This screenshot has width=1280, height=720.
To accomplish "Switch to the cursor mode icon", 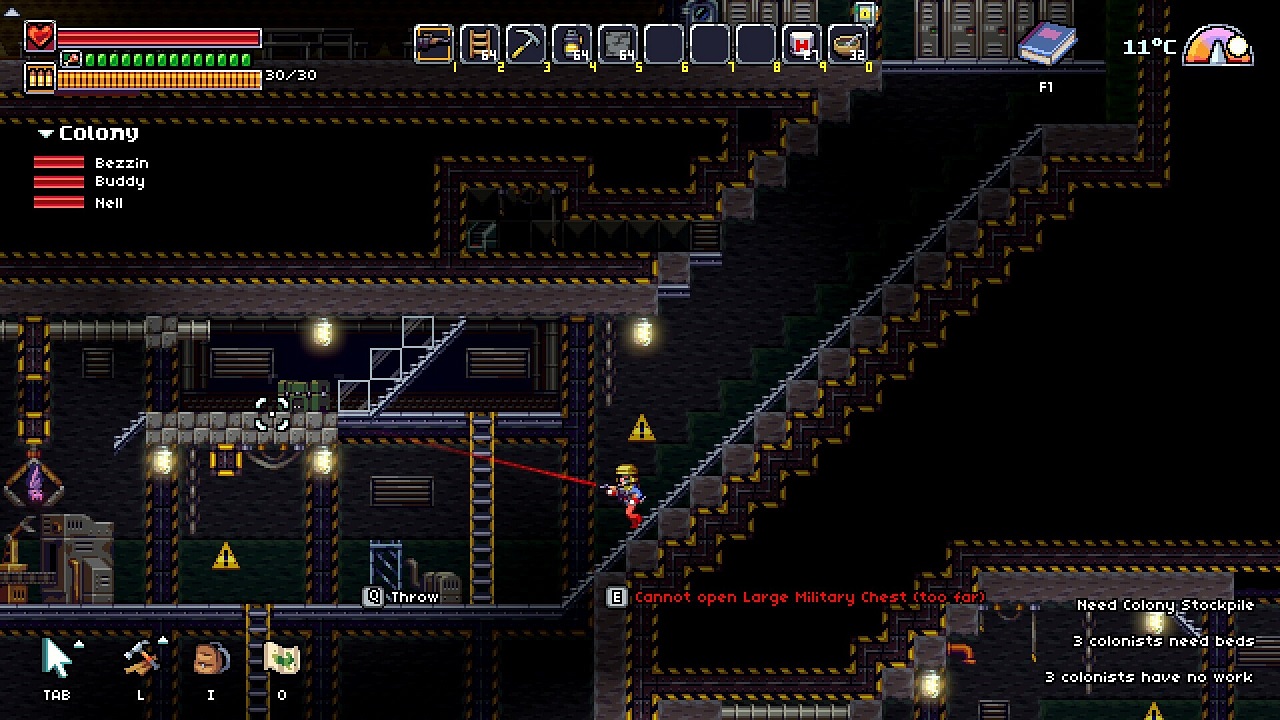I will click(58, 659).
